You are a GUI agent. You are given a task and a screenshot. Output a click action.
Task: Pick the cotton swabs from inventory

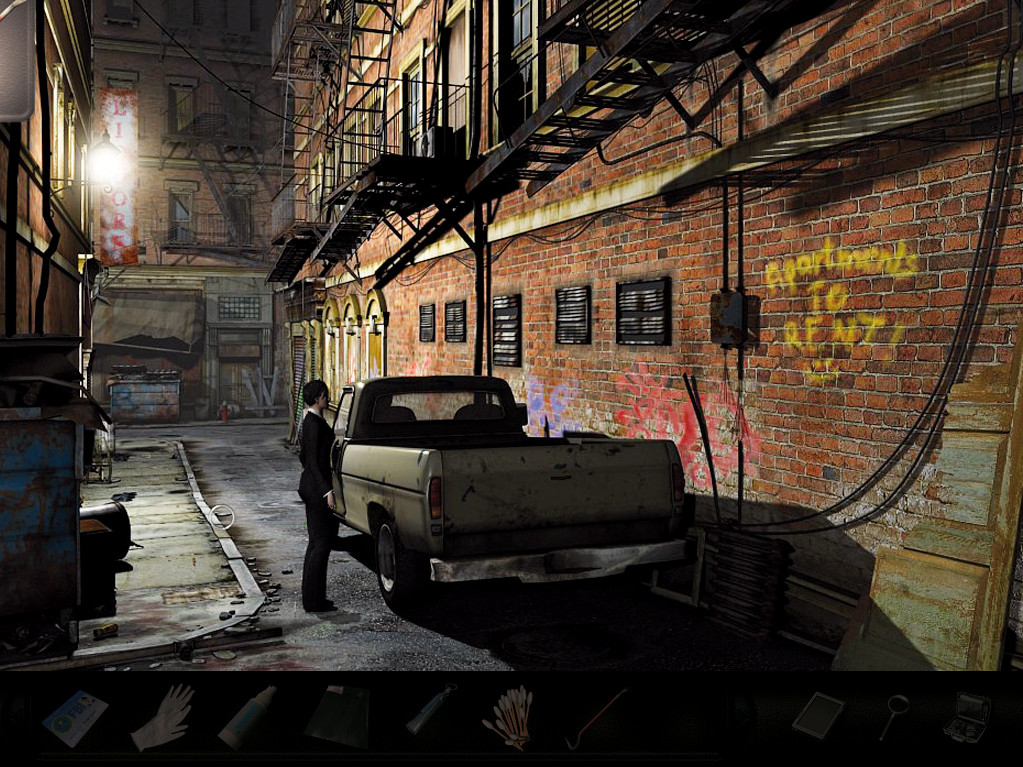tap(509, 717)
